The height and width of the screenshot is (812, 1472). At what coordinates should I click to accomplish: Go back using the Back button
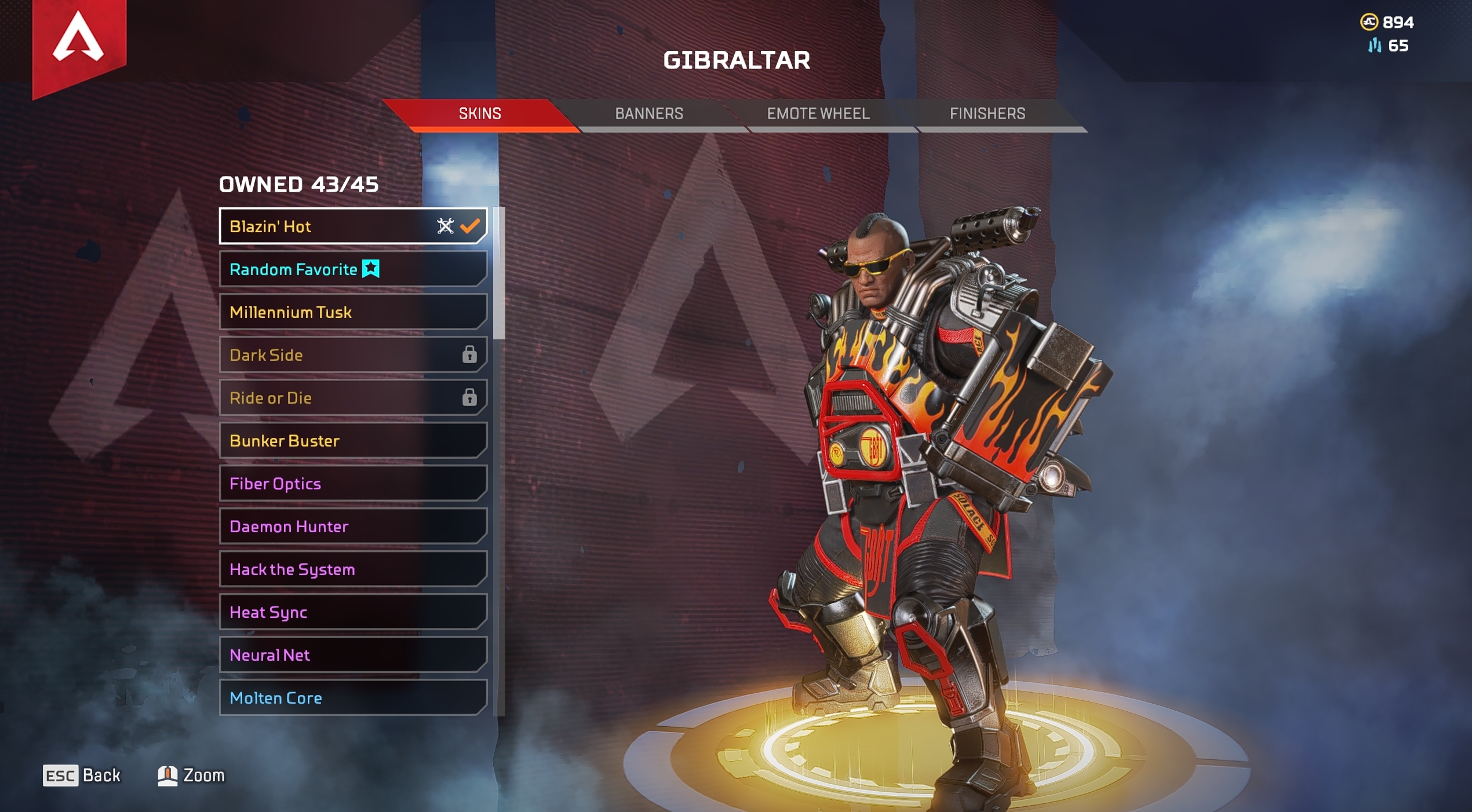(82, 775)
